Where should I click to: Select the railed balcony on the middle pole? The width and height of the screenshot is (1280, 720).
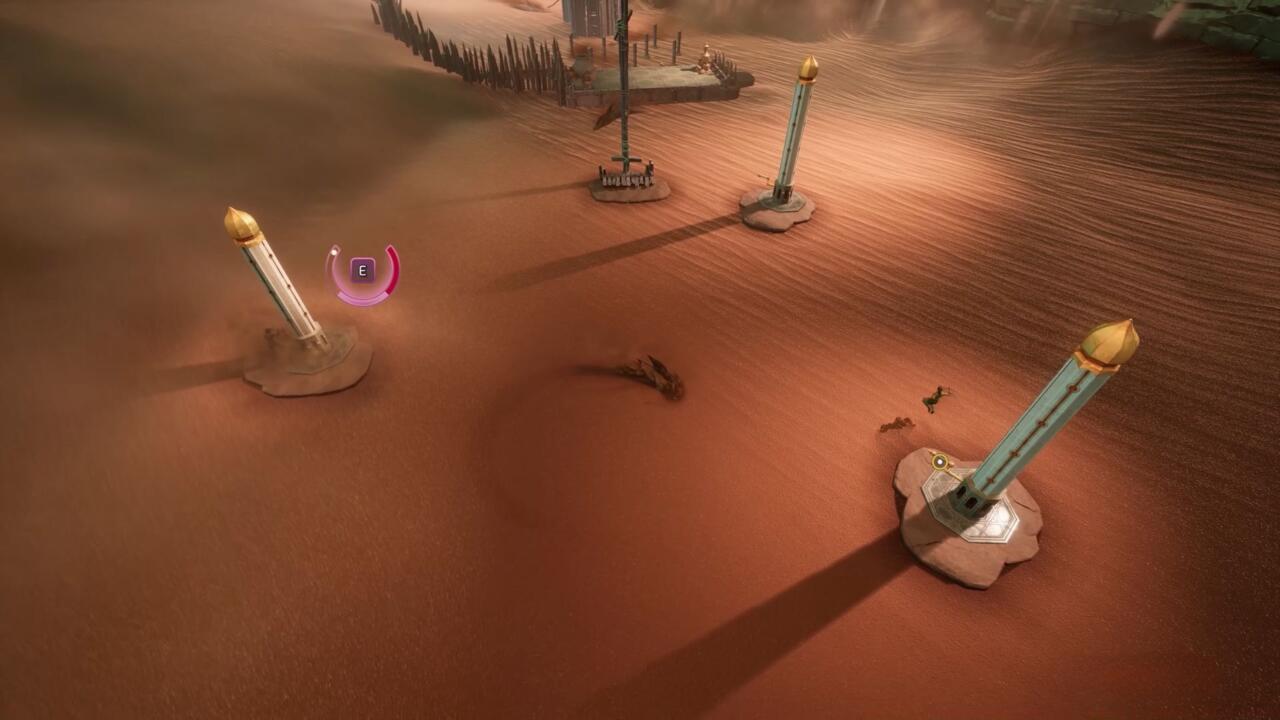click(626, 180)
